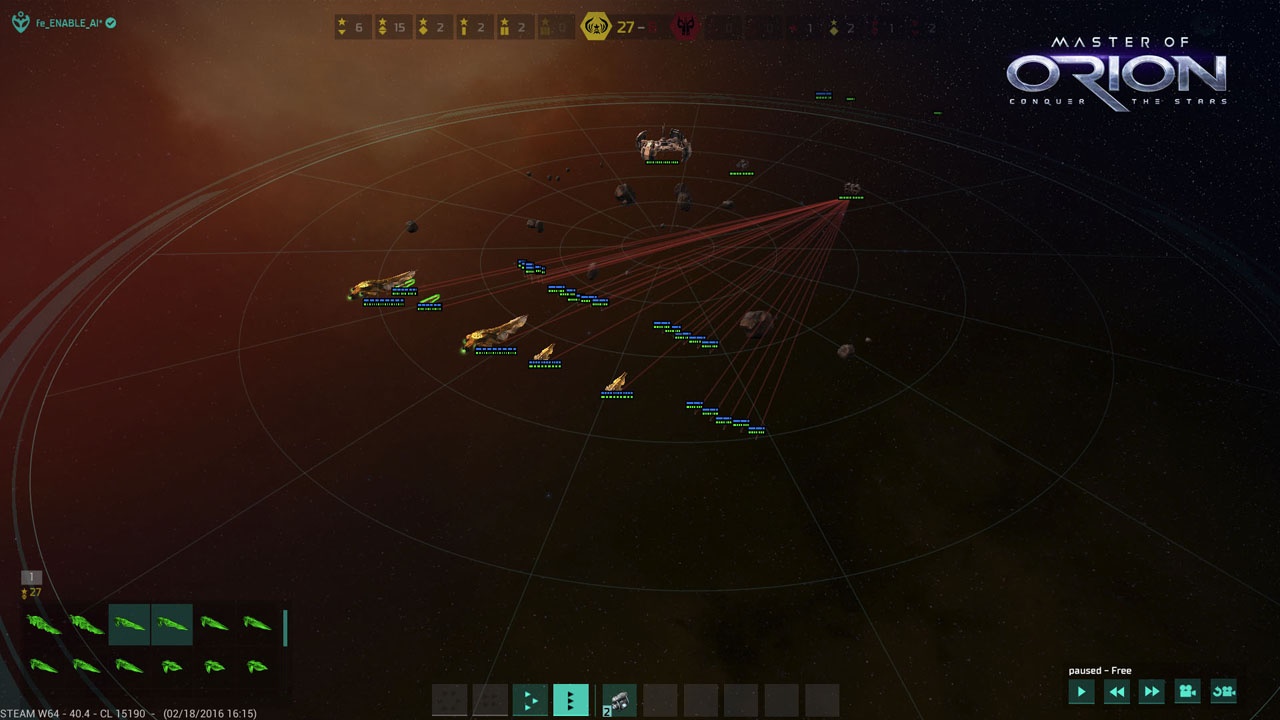Choose the three-triangle wedge formation button

click(x=530, y=700)
